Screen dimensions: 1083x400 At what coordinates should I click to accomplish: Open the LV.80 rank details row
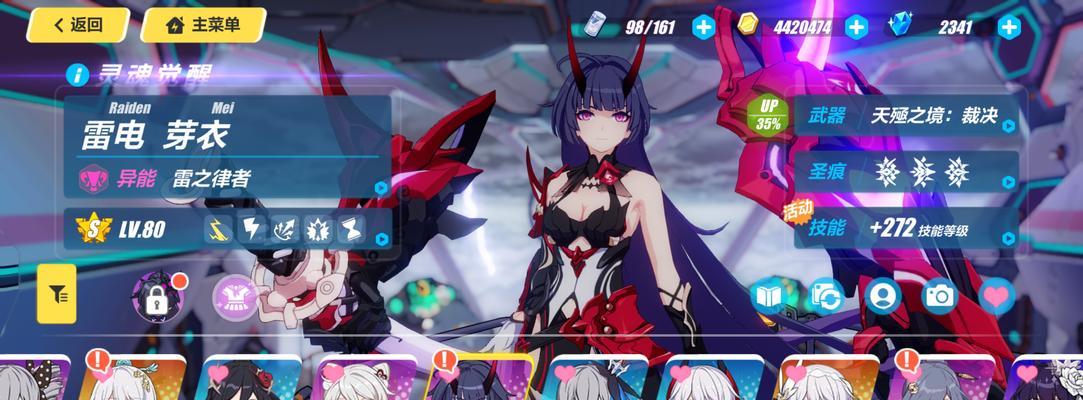(228, 230)
